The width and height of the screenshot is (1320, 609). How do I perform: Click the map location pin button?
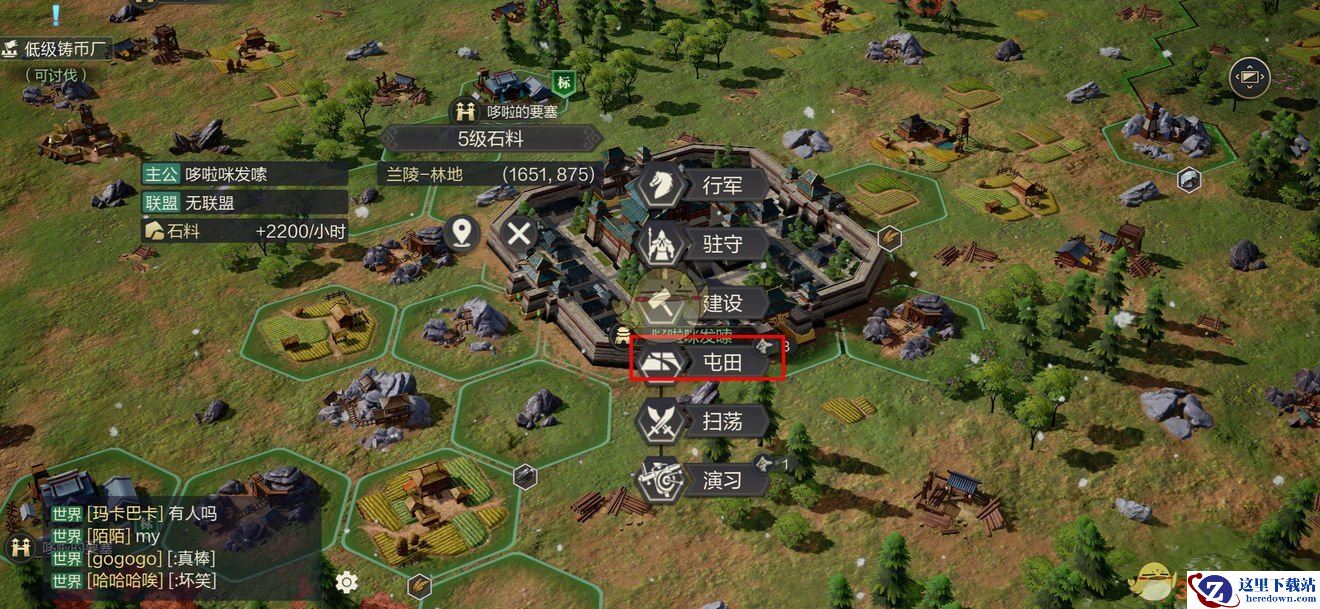tap(461, 234)
